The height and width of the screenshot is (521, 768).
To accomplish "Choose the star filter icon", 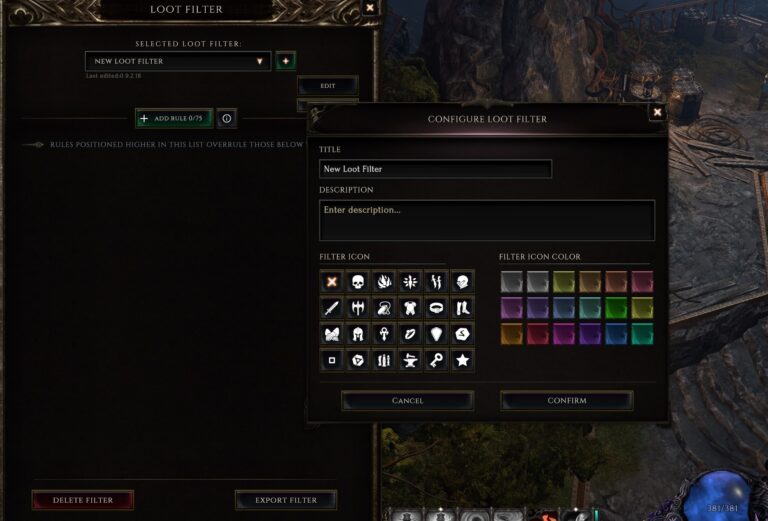I will [462, 360].
